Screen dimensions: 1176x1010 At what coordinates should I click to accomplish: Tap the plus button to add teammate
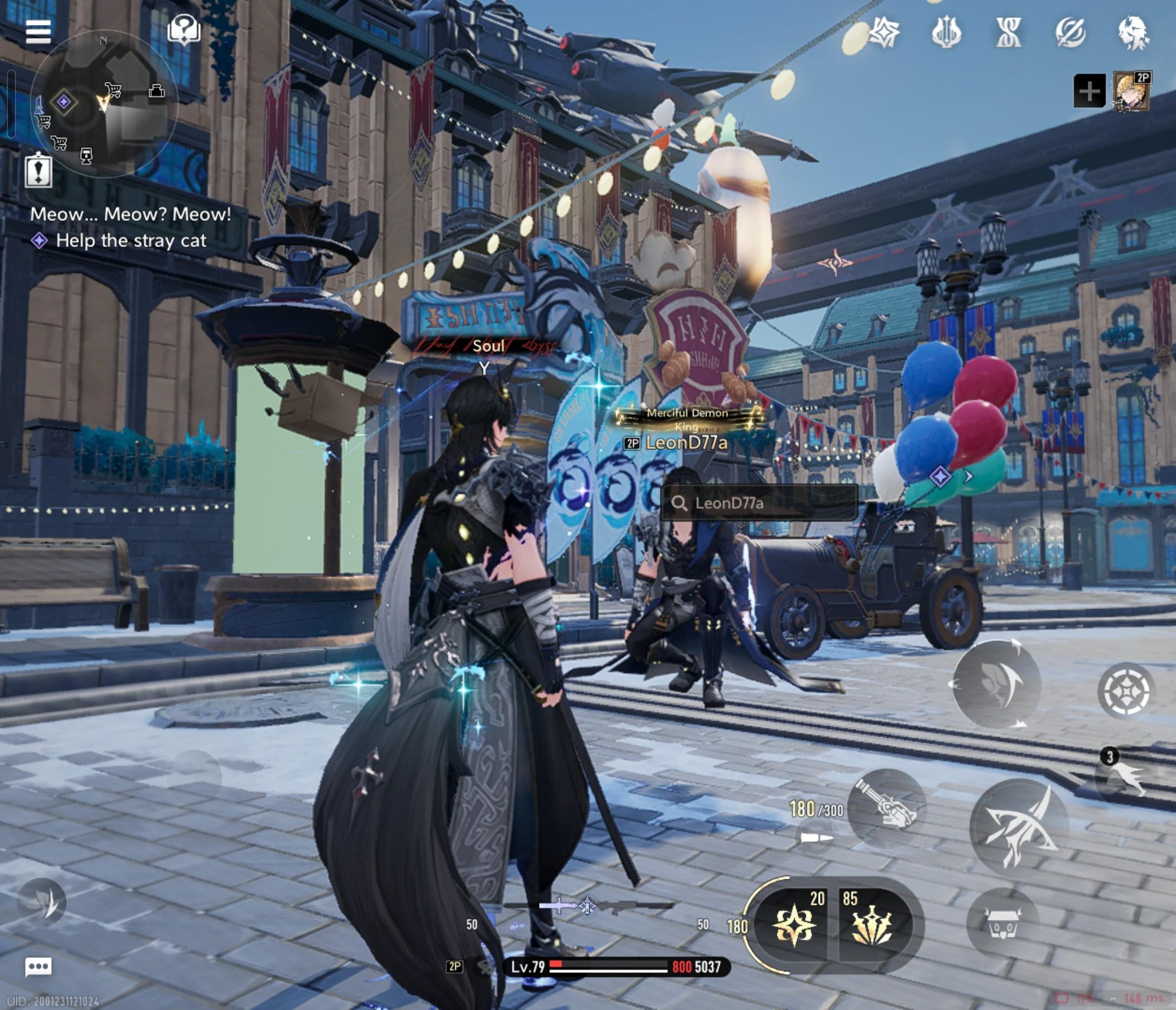[1089, 91]
